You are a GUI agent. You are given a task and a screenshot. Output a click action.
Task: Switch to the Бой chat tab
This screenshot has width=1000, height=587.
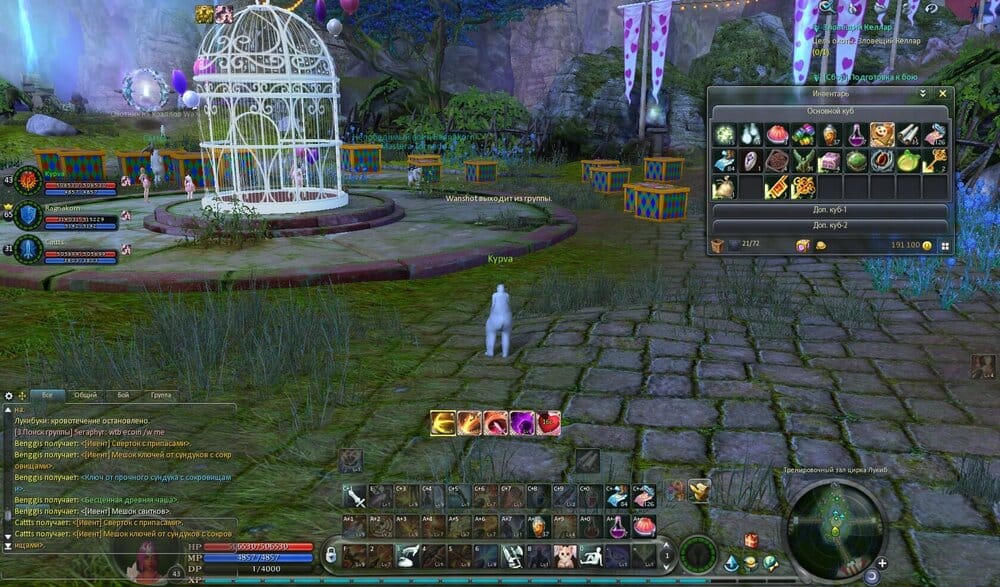pos(122,395)
